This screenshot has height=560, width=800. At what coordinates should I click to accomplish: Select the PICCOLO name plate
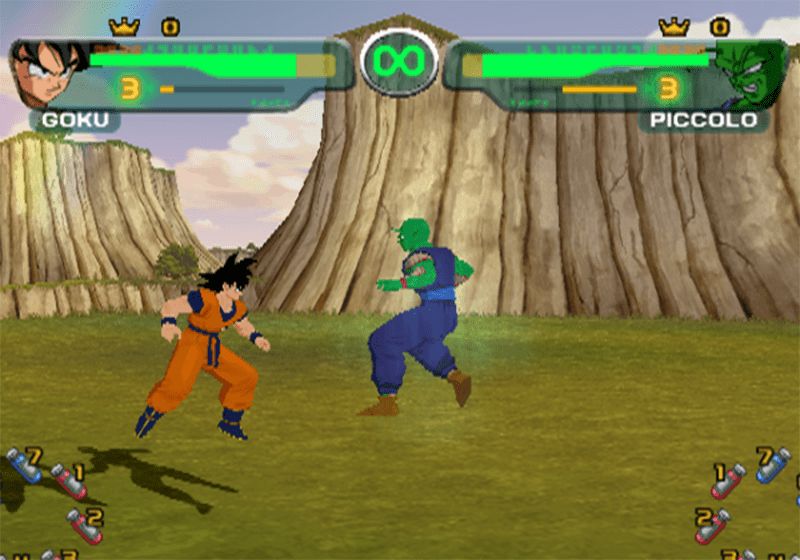coord(704,121)
